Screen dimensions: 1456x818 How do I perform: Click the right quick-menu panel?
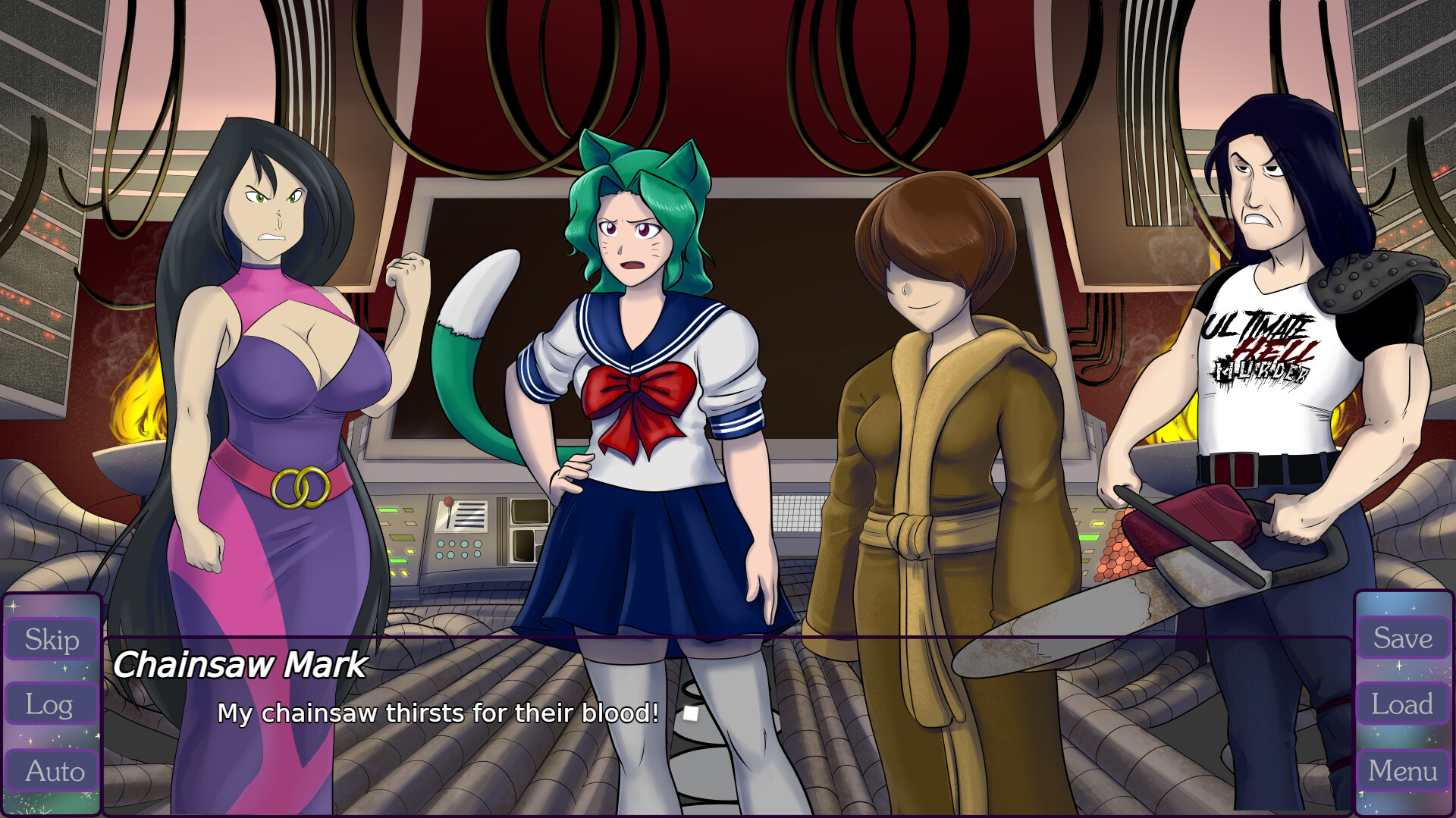pyautogui.click(x=1402, y=705)
